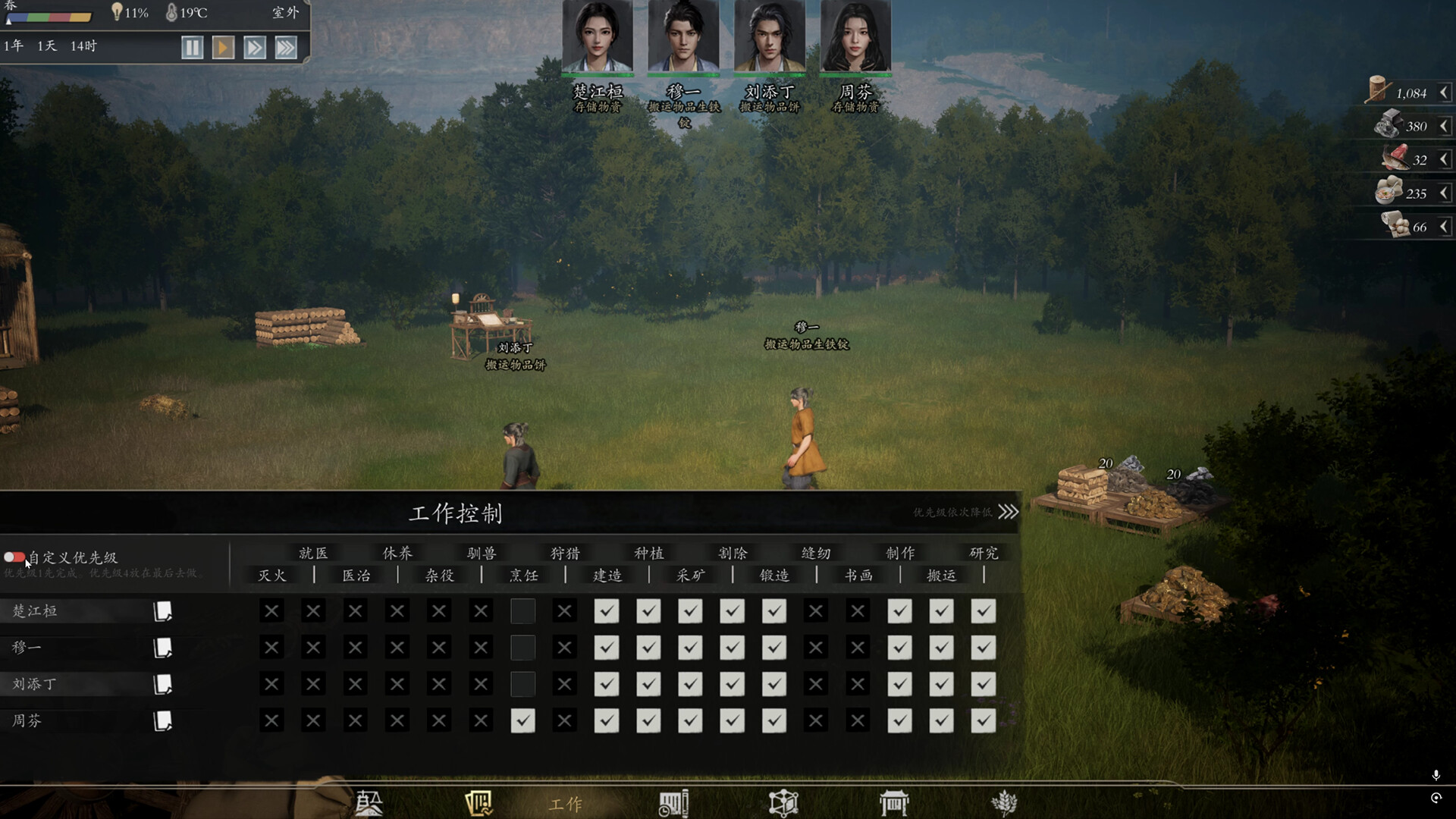Click the season color bar top left
Screen dimensions: 1456x819
pos(49,17)
